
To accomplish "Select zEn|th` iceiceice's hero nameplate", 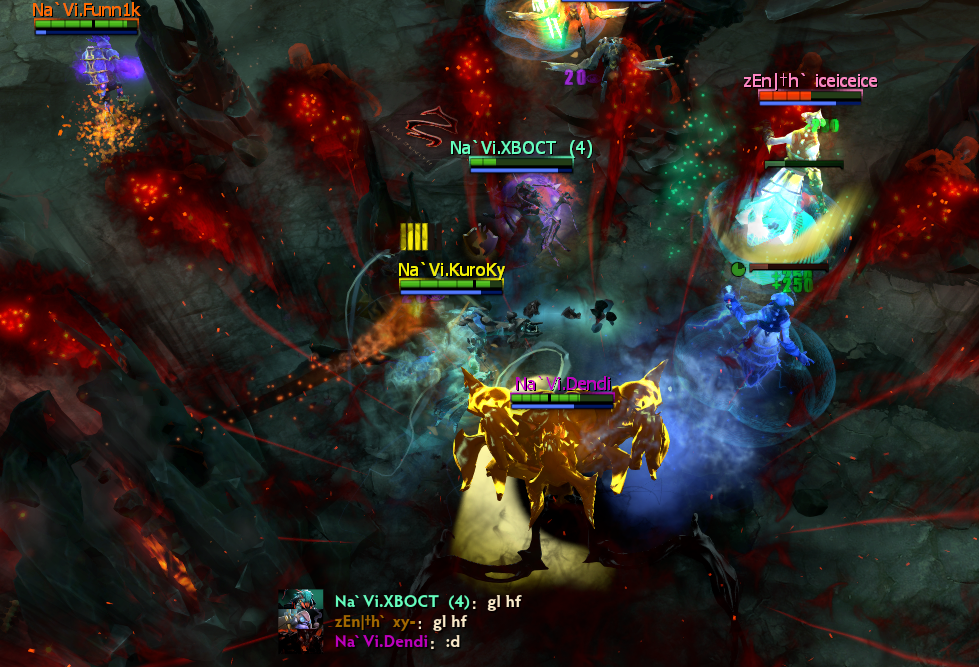I will coord(810,81).
